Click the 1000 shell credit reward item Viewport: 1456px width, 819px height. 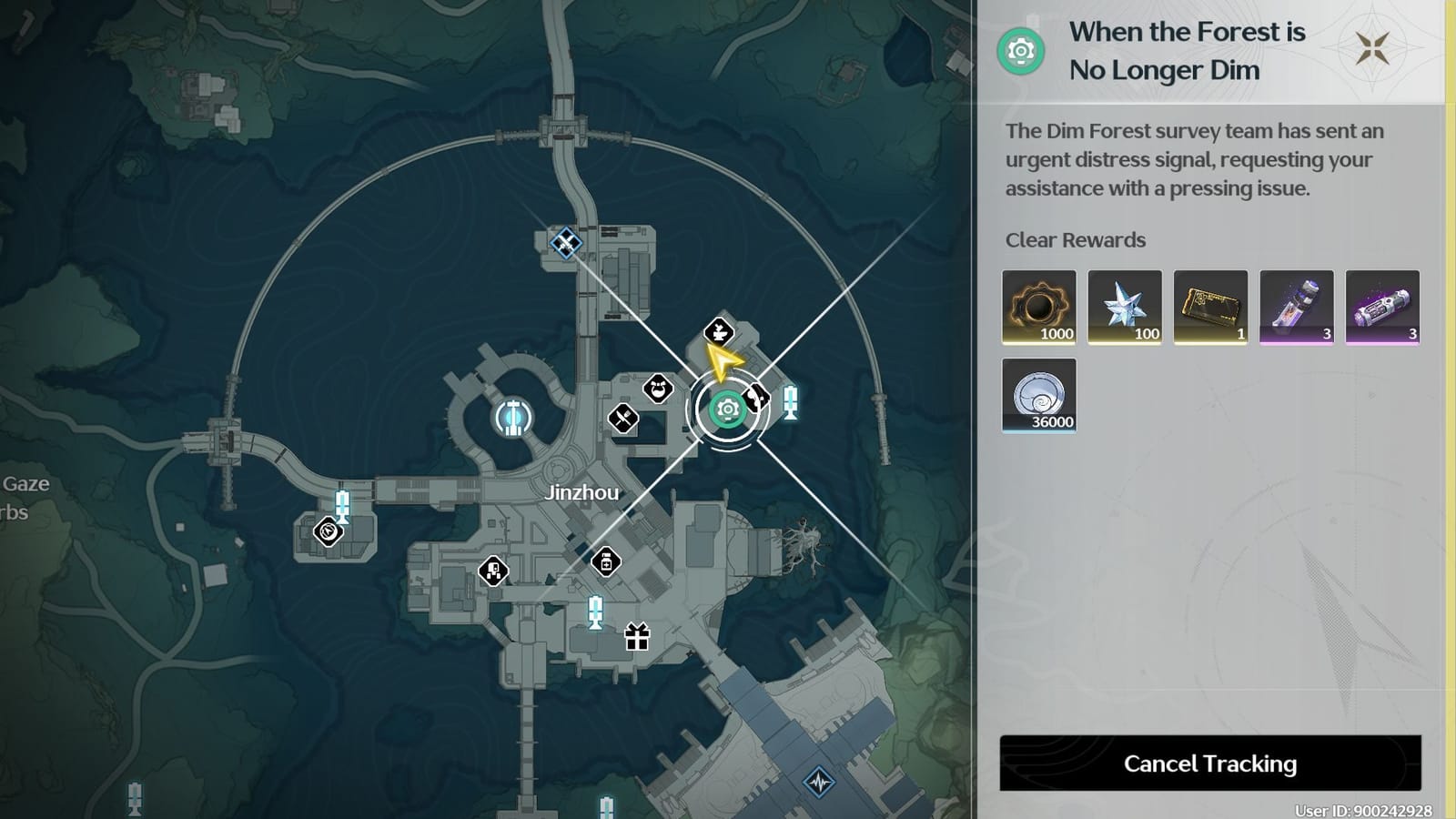[x=1038, y=307]
